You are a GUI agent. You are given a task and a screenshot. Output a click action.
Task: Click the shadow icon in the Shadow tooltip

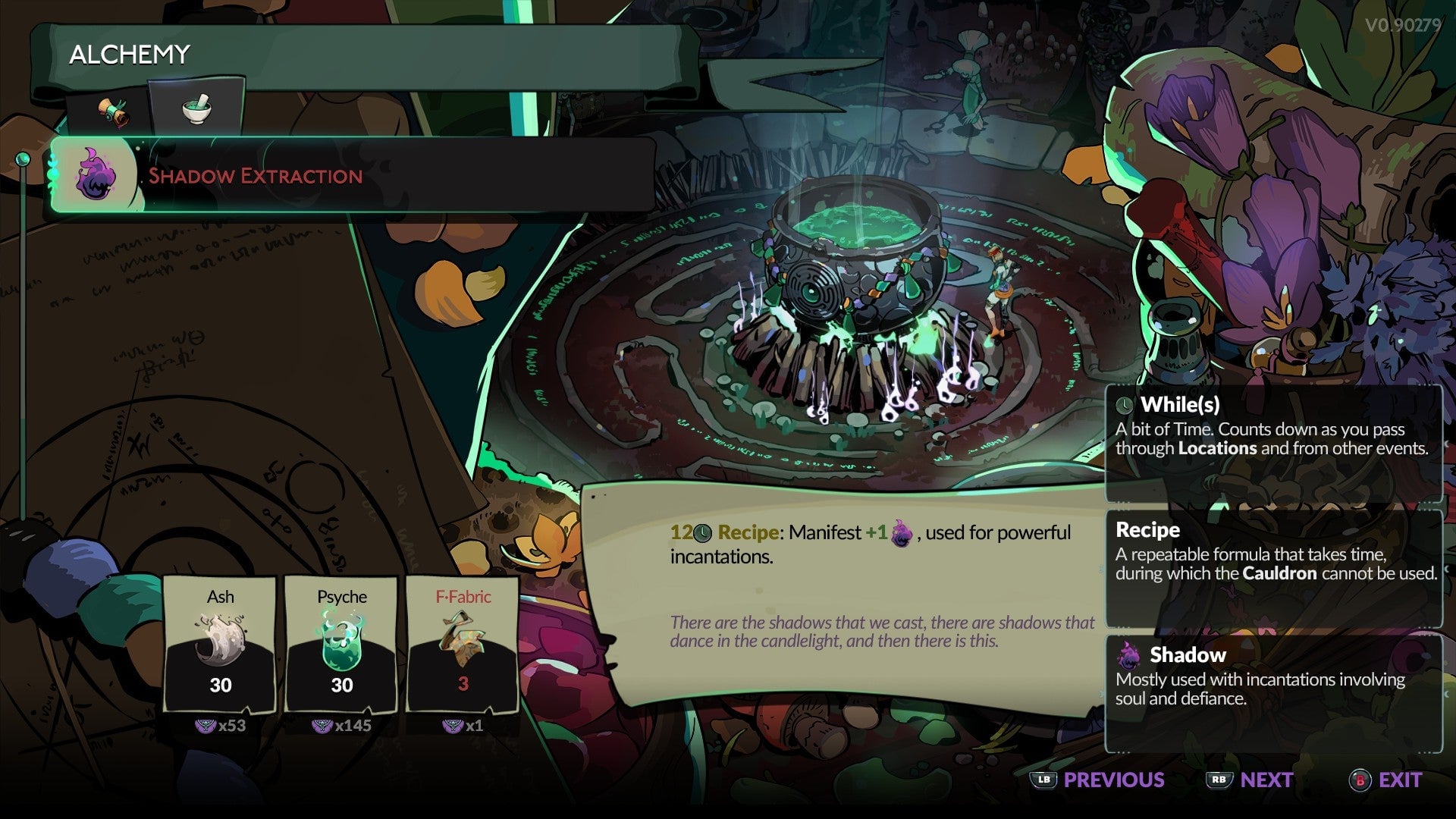(x=1129, y=655)
